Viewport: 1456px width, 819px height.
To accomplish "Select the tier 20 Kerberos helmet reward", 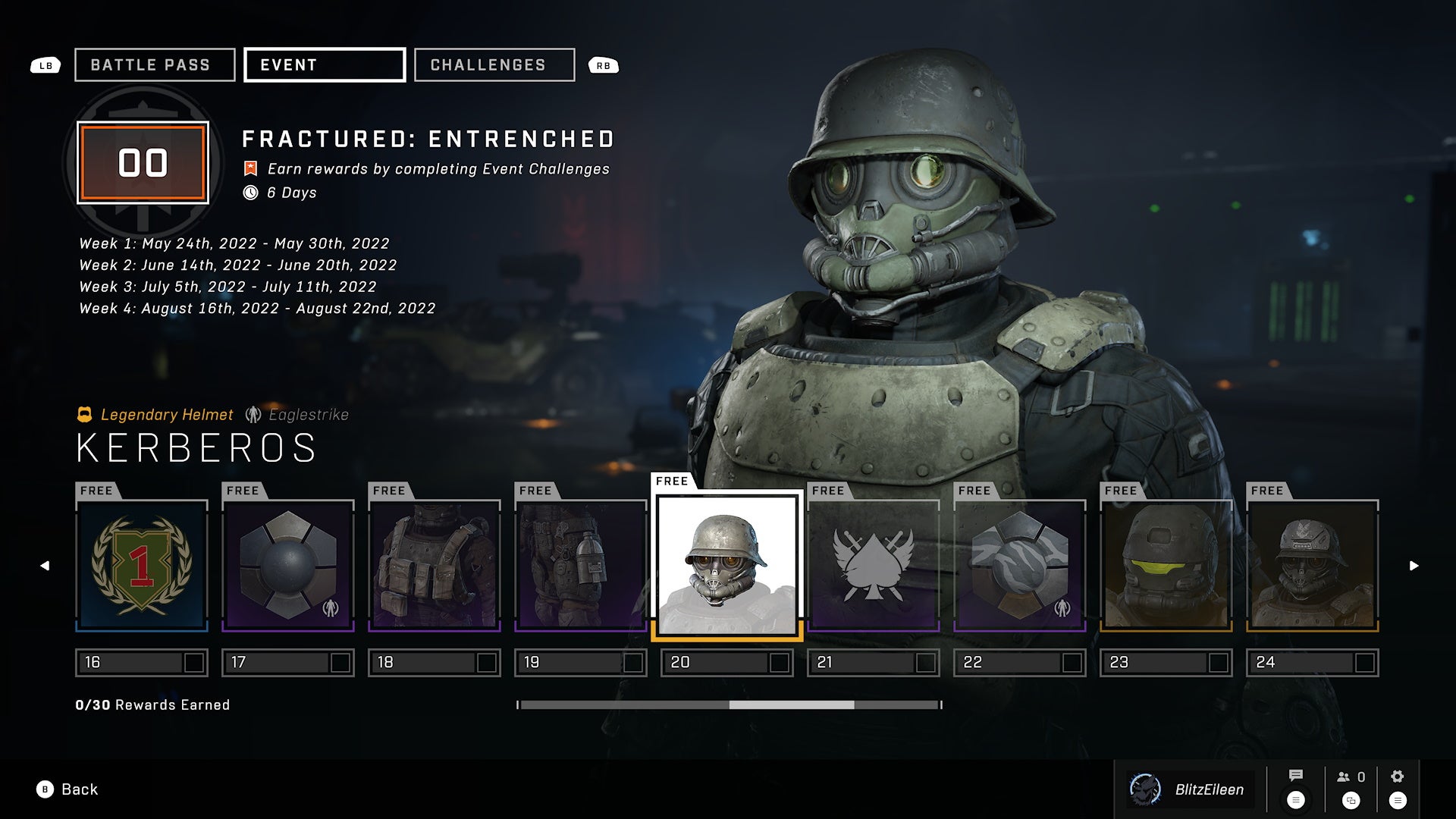I will 726,565.
